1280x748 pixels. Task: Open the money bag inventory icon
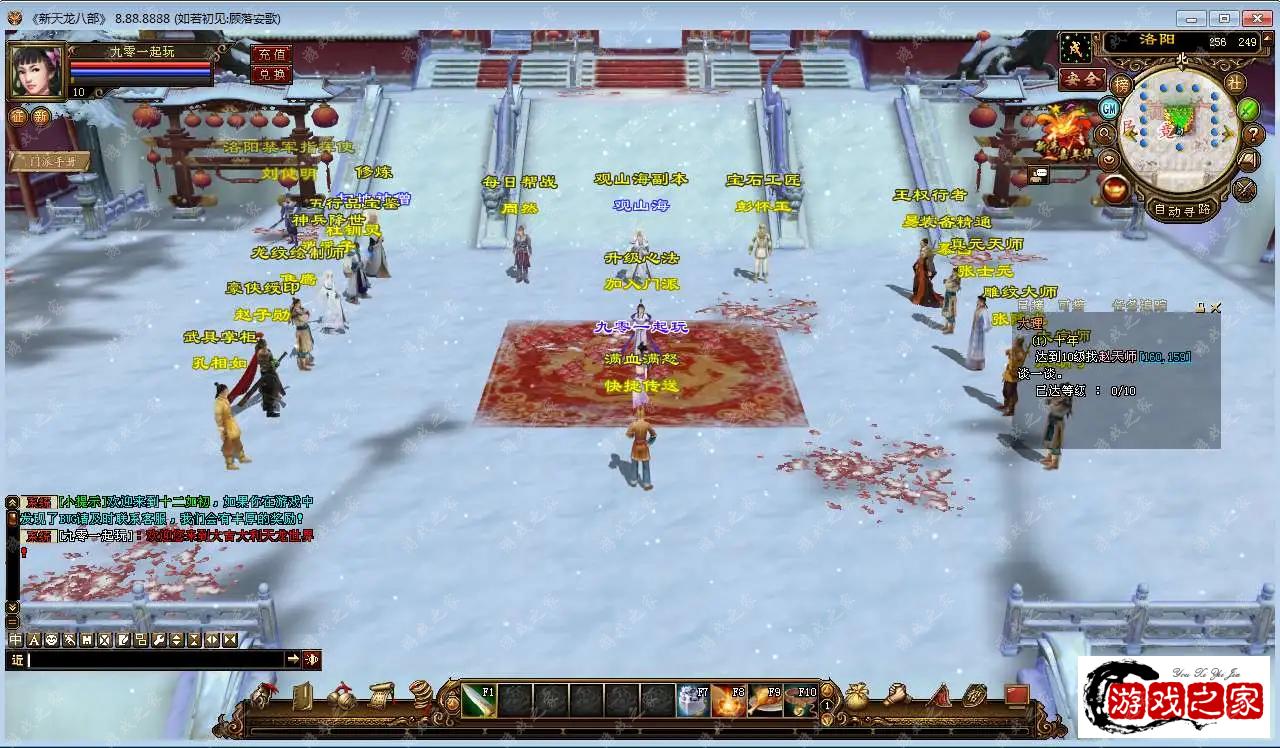(x=856, y=696)
